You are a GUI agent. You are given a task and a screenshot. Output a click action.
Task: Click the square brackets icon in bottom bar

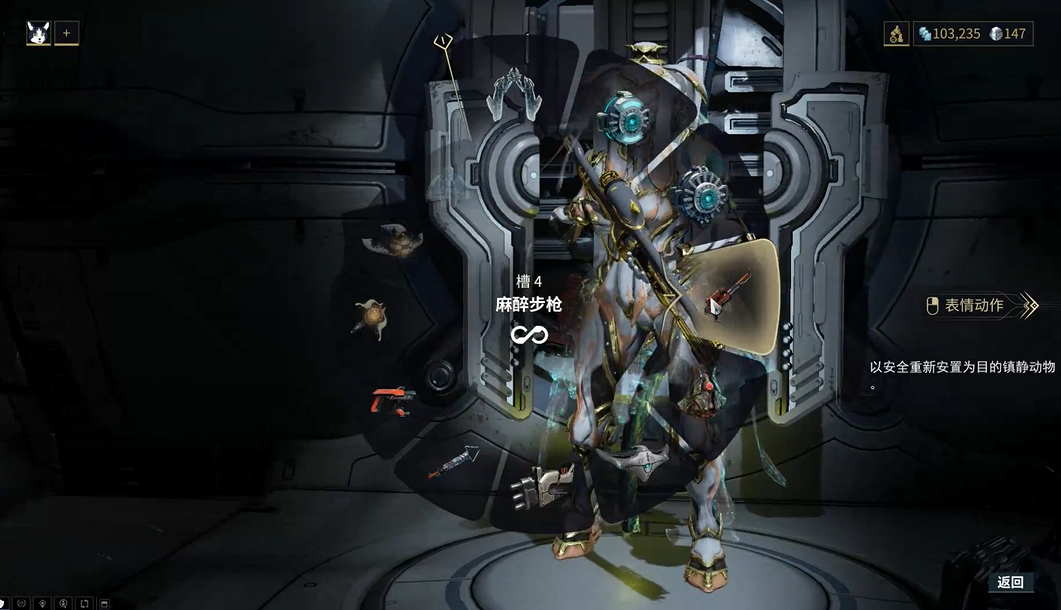coord(85,603)
